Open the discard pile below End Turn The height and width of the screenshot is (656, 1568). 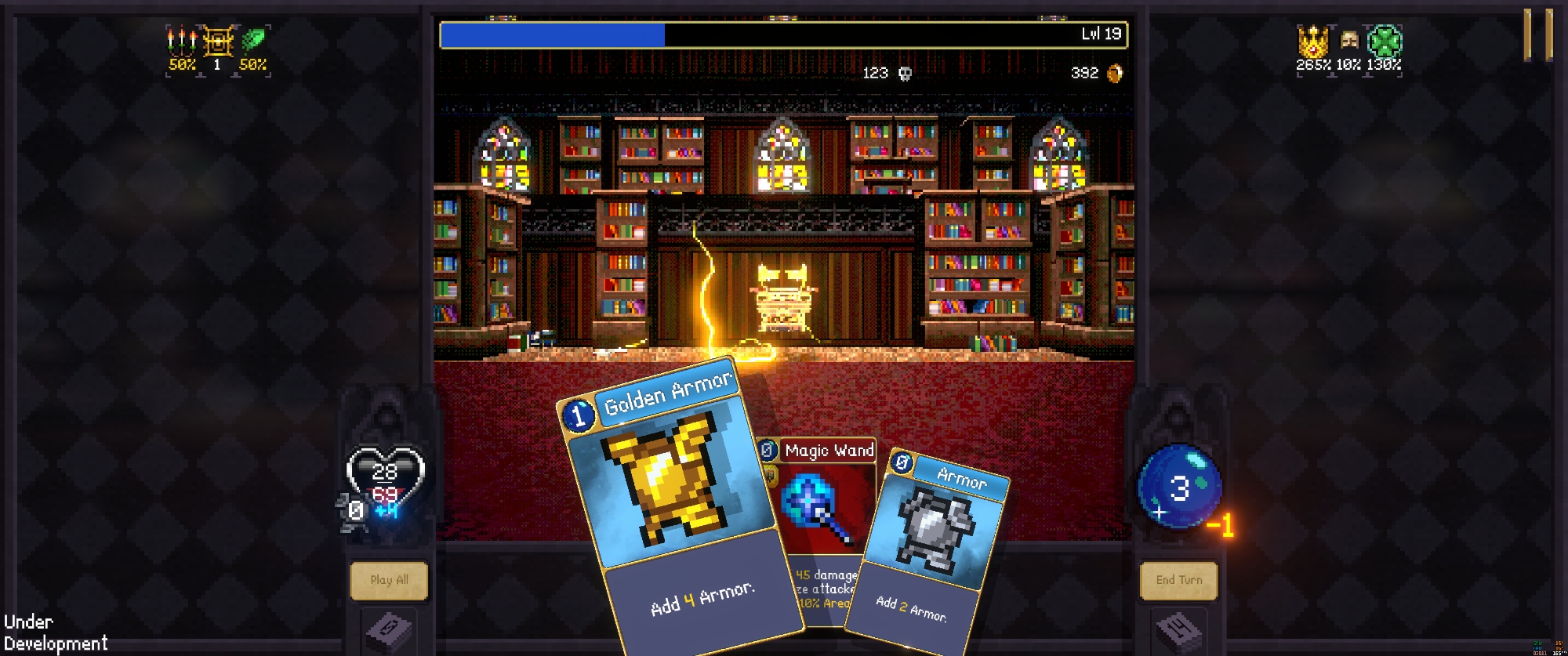point(1178,630)
